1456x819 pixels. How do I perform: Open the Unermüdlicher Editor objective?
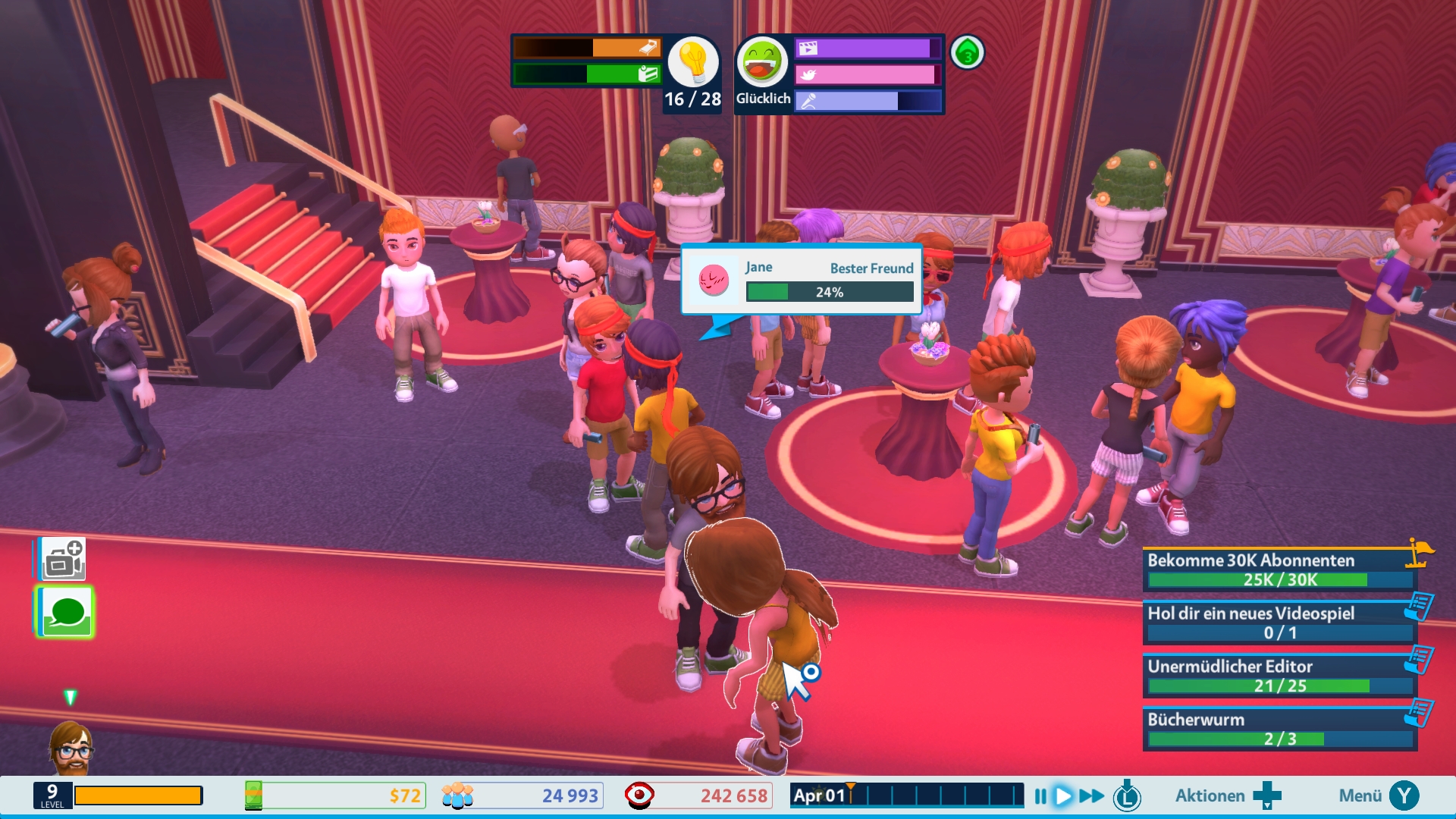[1279, 676]
